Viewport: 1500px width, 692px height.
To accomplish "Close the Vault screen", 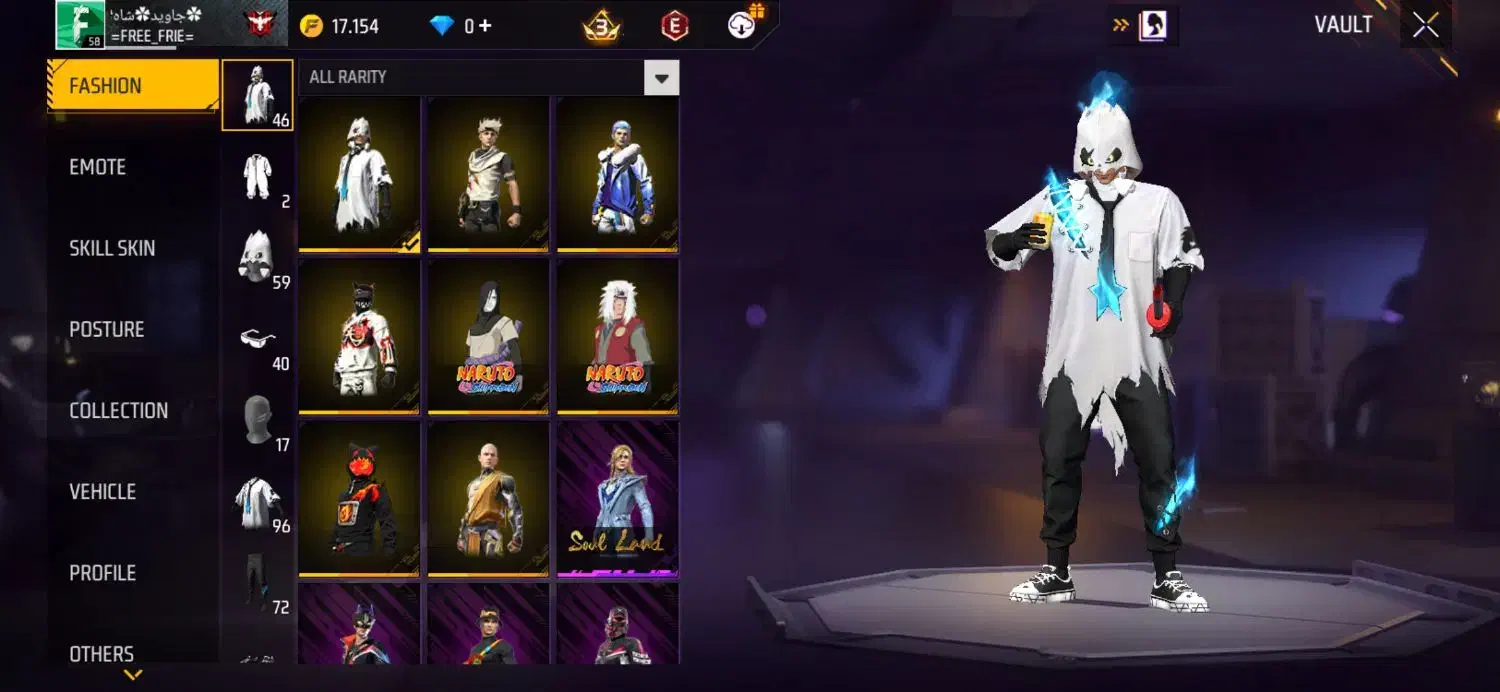I will [1426, 26].
